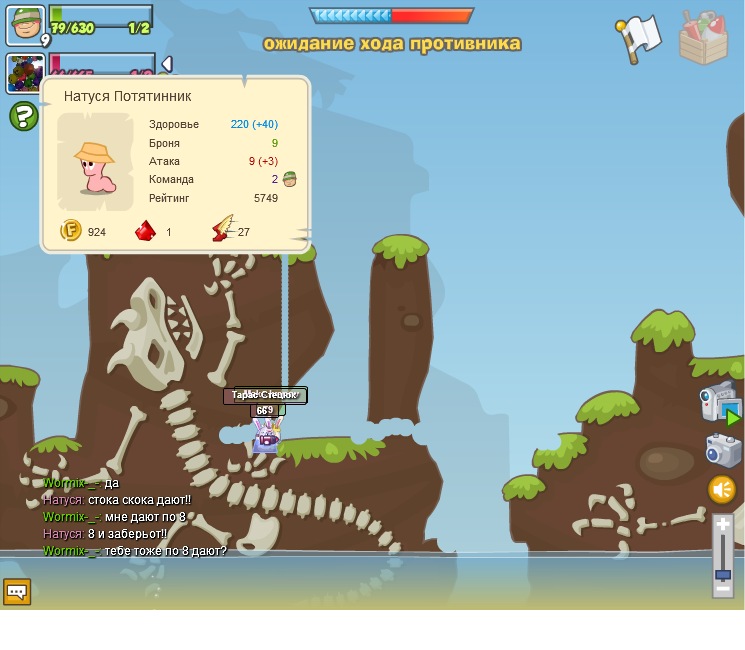Image resolution: width=745 pixels, height=650 pixels.
Task: Zoom out with the minus button
Action: pos(723,589)
